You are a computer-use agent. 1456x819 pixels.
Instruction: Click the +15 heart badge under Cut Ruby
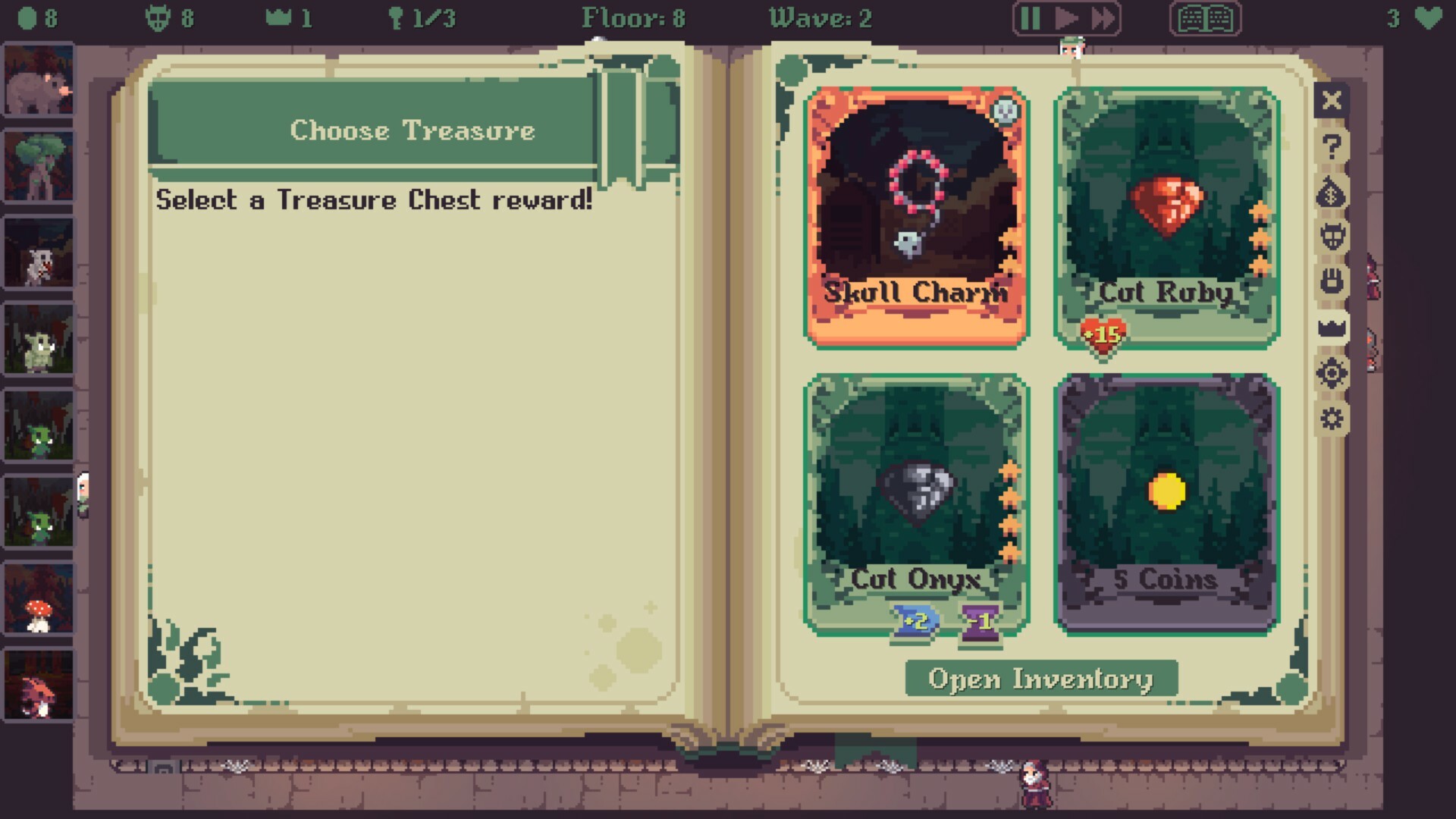1103,334
